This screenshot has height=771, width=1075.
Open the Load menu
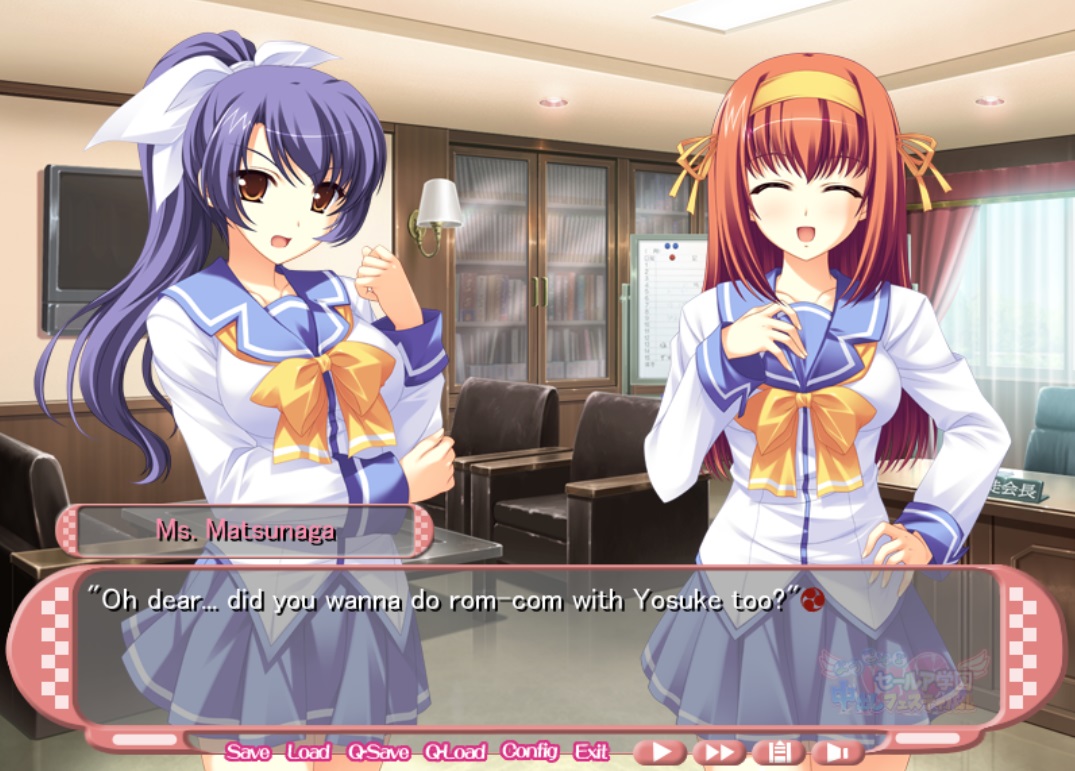308,752
